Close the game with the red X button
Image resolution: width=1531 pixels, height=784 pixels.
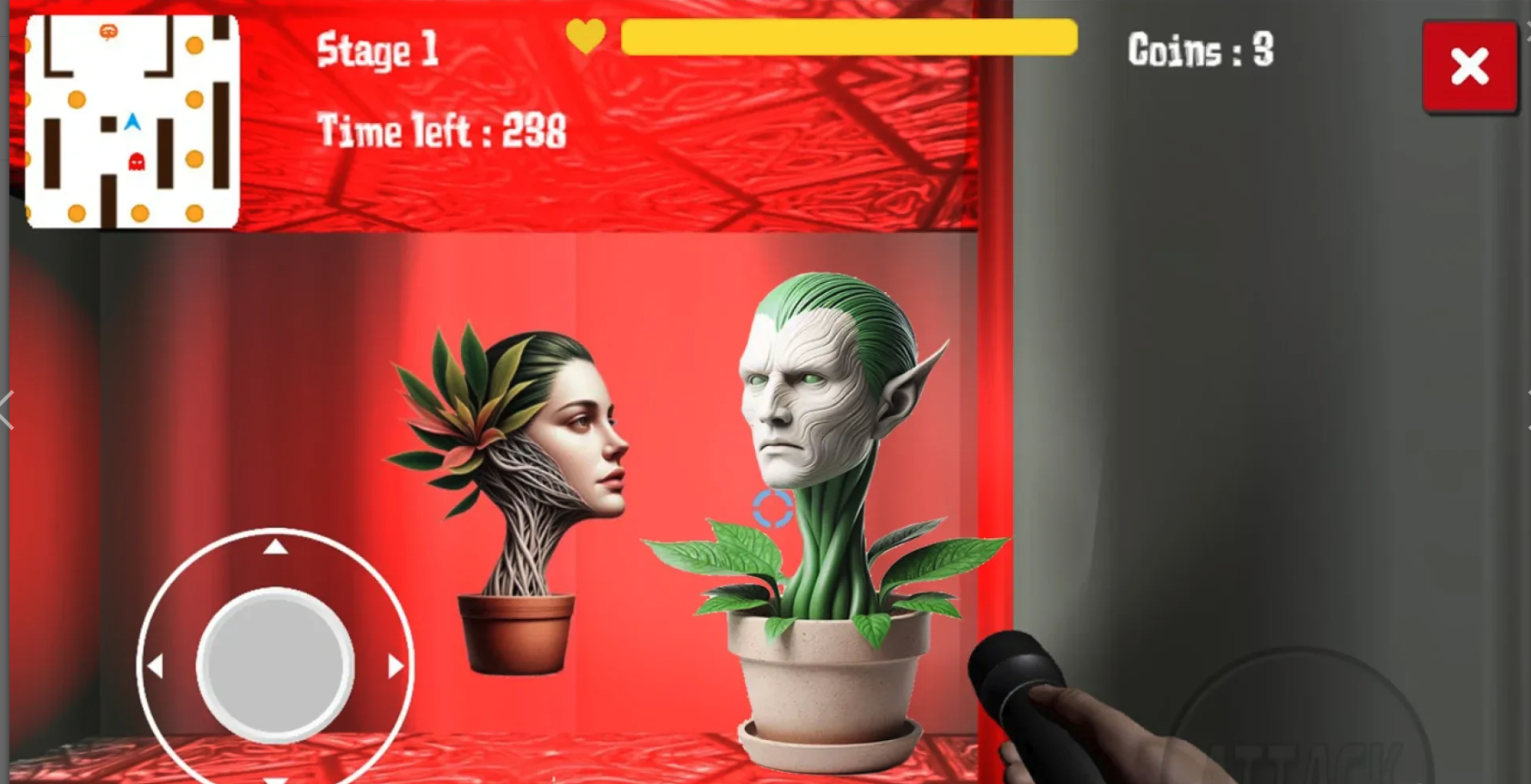click(1469, 67)
